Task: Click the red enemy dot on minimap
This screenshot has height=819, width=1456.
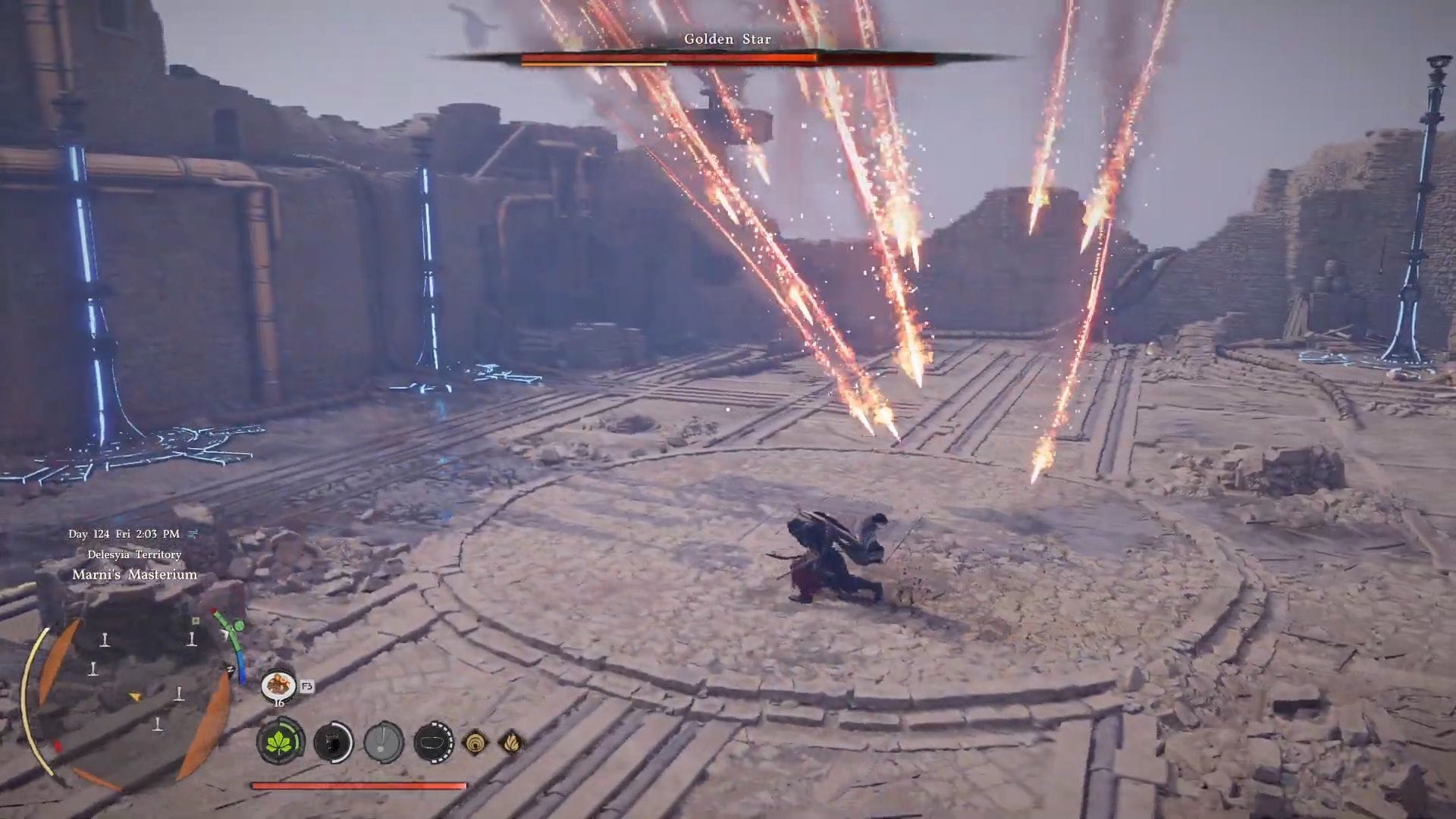Action: tap(57, 744)
